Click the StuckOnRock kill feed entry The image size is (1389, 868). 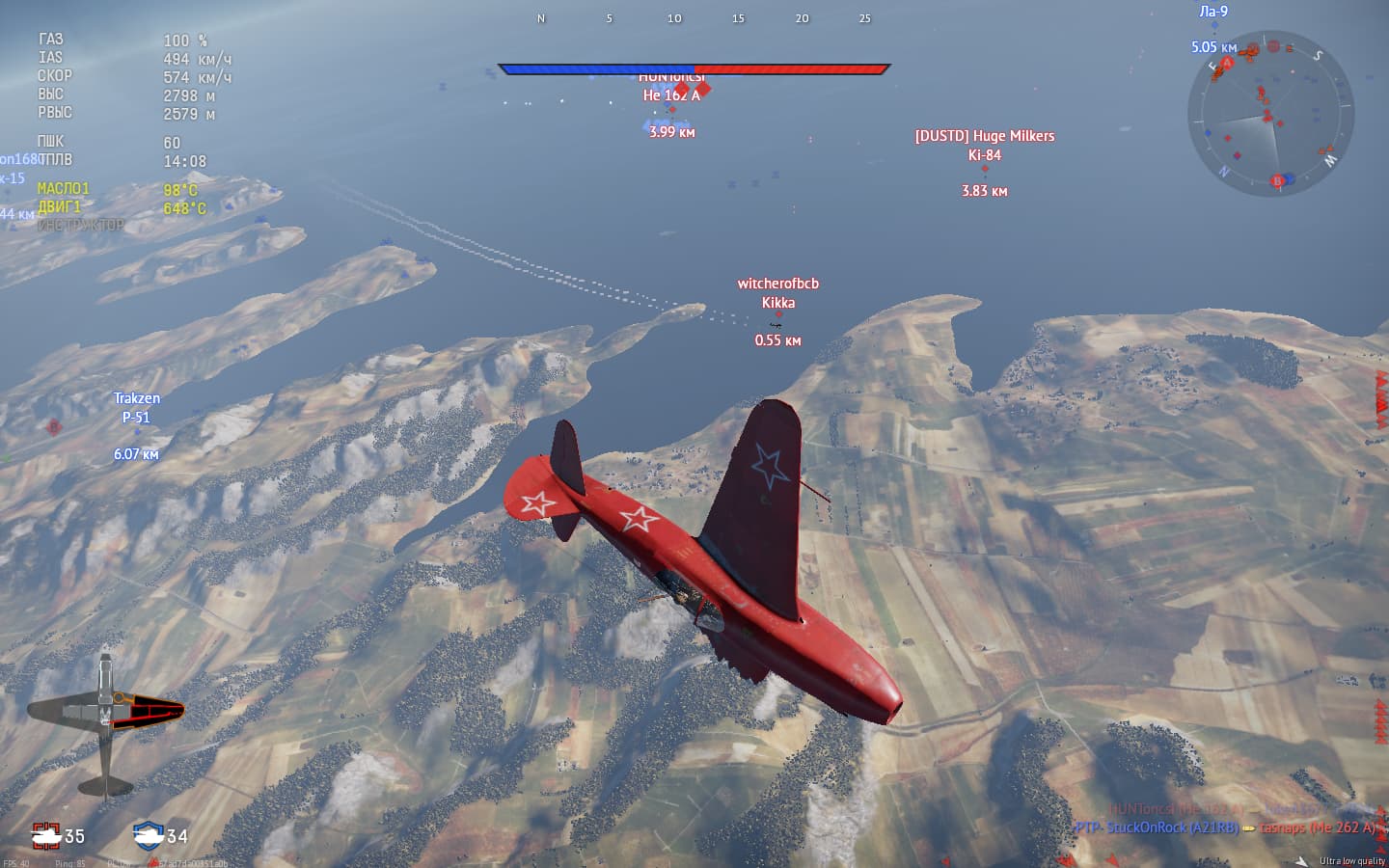(x=1157, y=827)
